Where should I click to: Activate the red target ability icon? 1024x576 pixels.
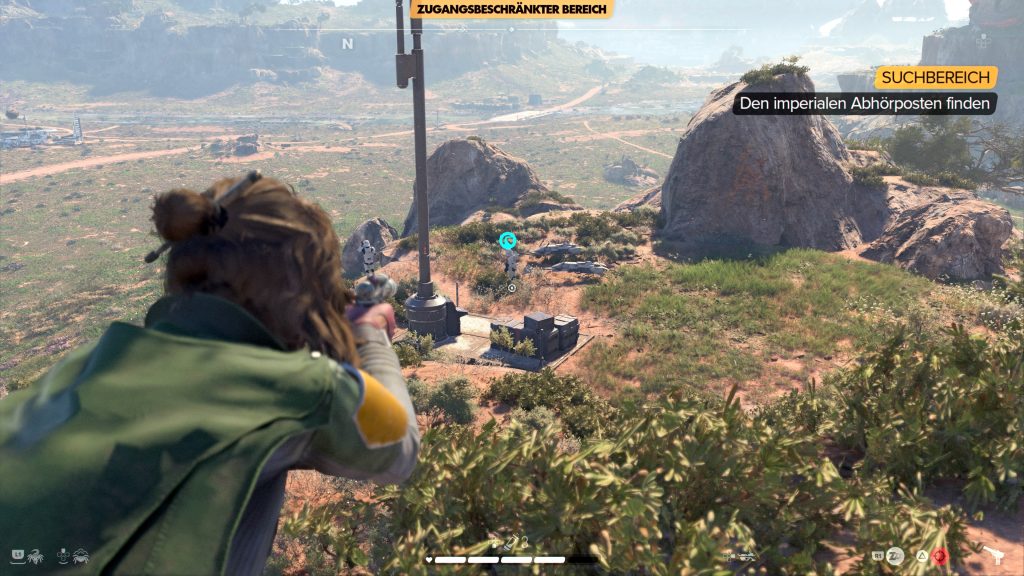(x=941, y=555)
